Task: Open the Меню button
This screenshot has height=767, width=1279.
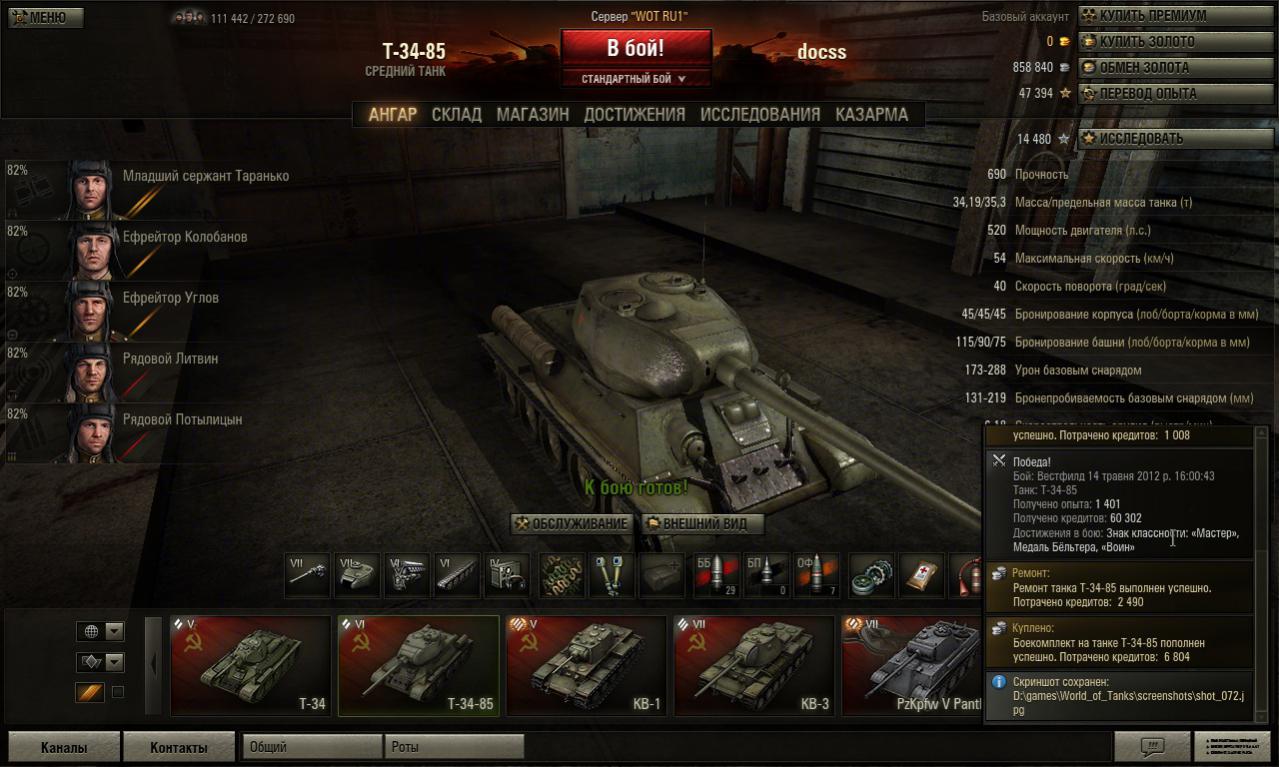Action: pyautogui.click(x=46, y=18)
